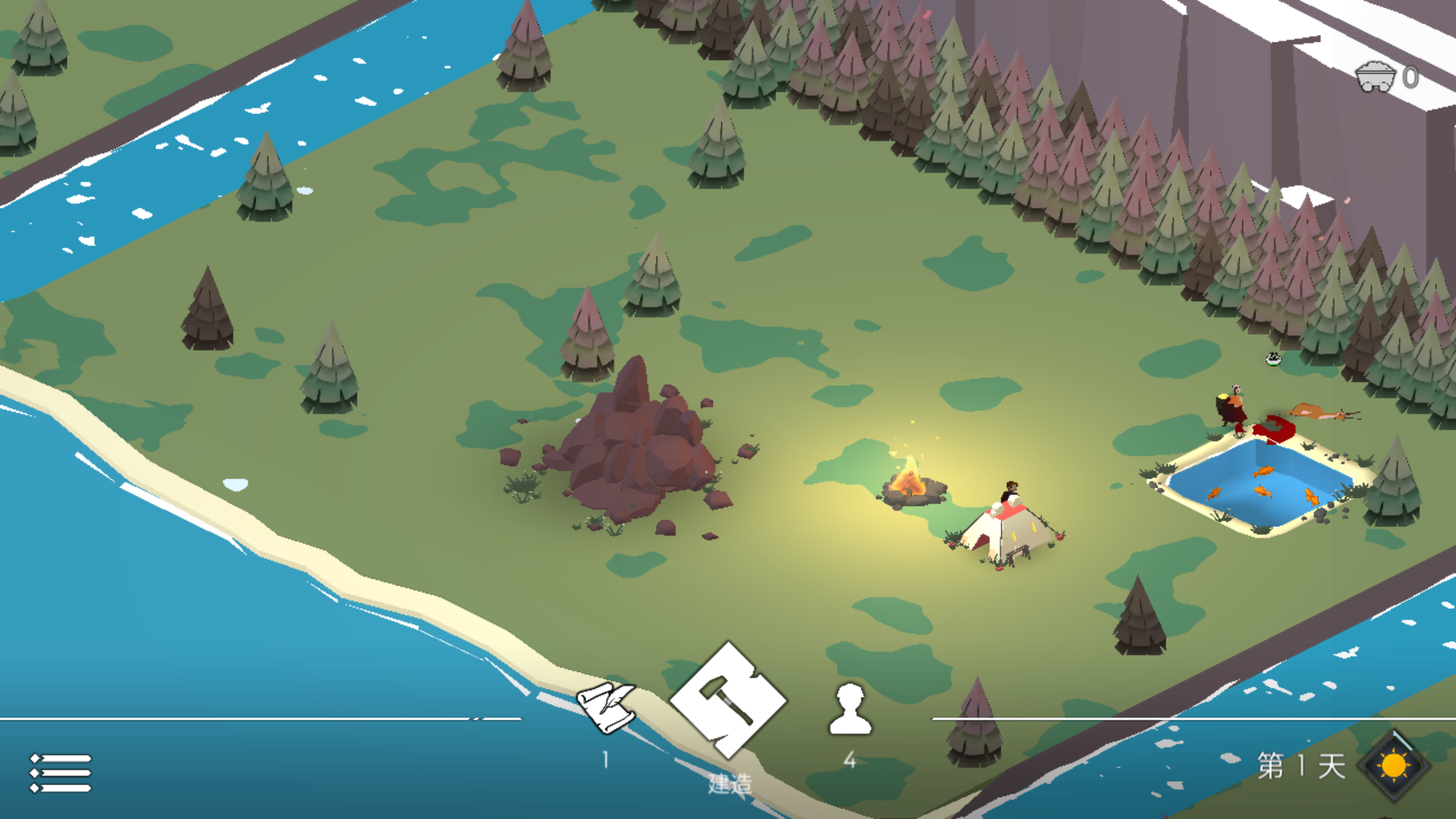The image size is (1456, 819).
Task: Open the scroll and quill journal
Action: [x=606, y=708]
